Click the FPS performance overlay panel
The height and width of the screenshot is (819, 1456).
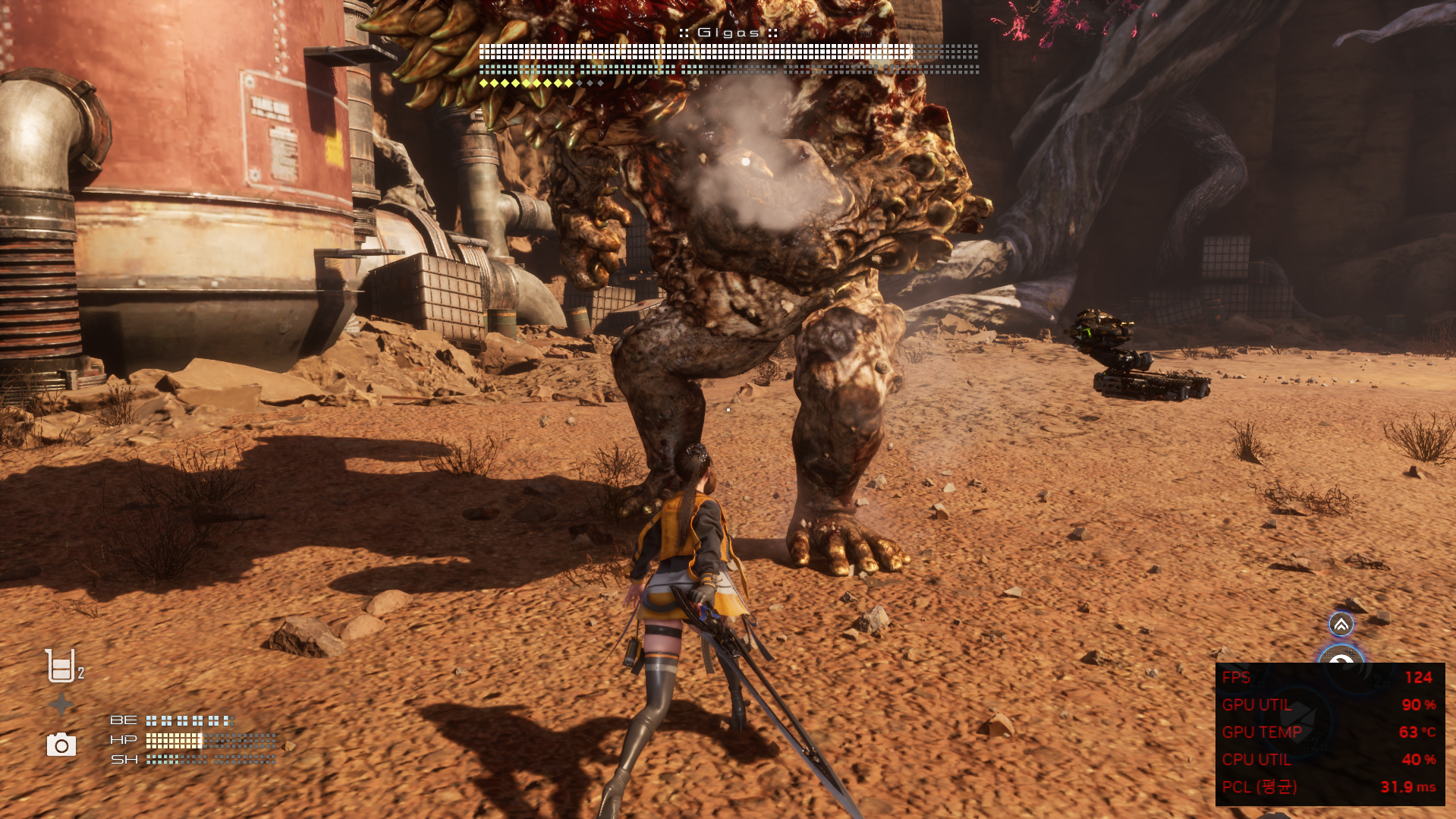[1329, 733]
